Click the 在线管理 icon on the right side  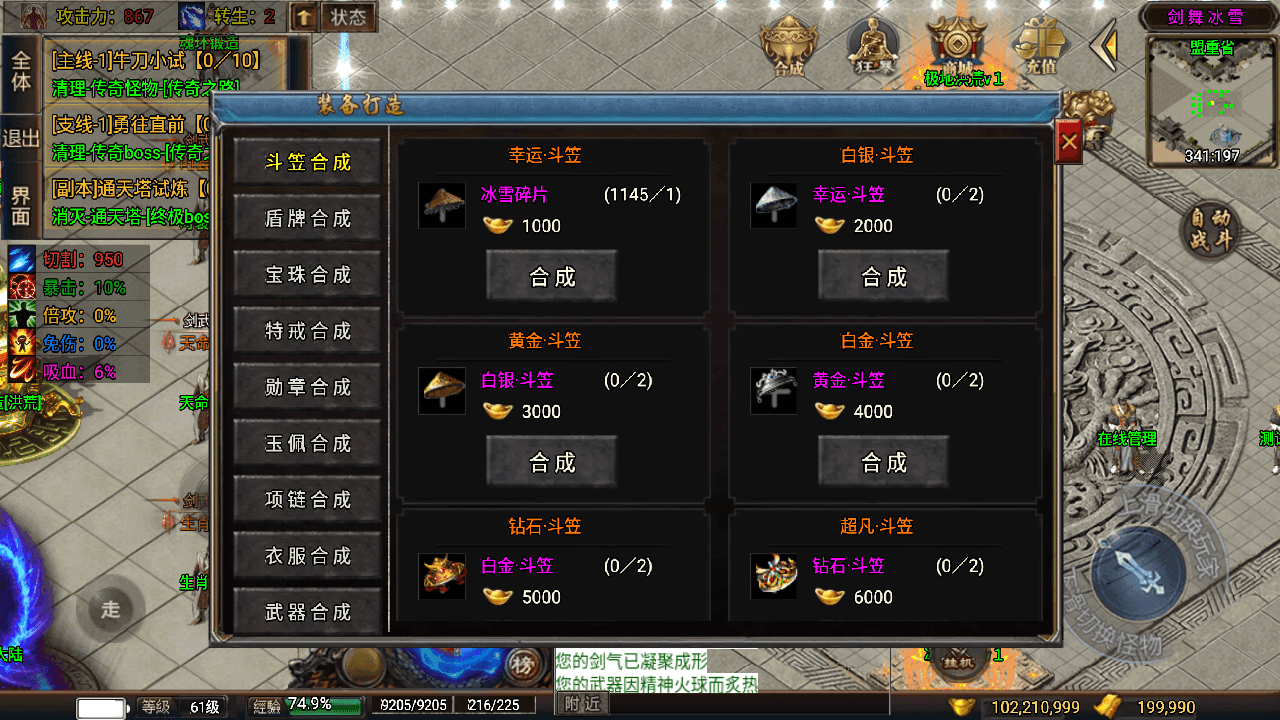(1128, 438)
